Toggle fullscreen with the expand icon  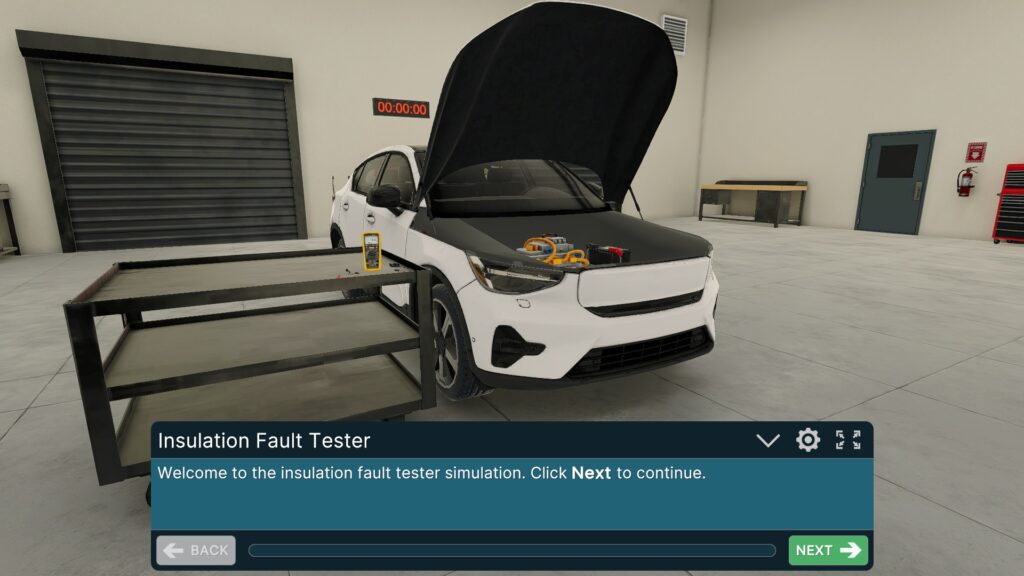pos(848,440)
